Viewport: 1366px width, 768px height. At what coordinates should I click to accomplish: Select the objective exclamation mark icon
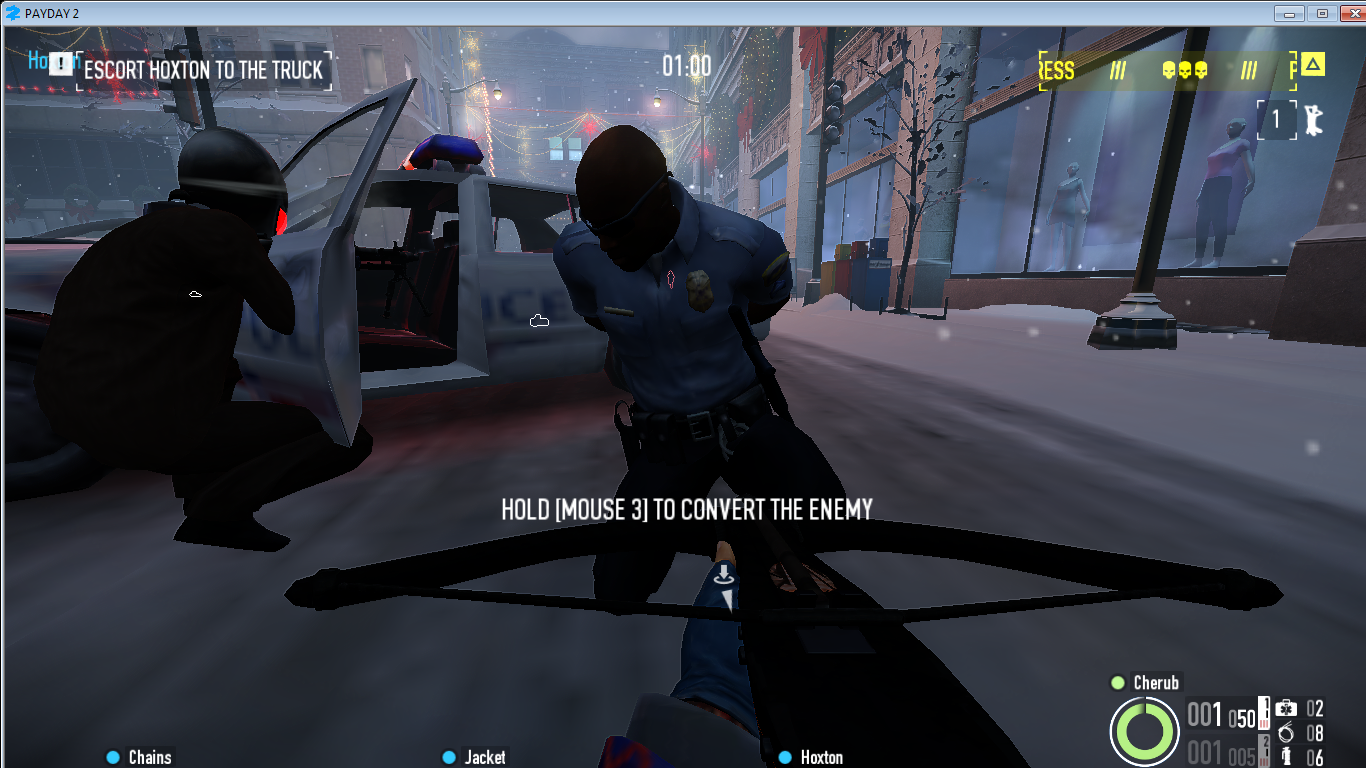coord(62,64)
